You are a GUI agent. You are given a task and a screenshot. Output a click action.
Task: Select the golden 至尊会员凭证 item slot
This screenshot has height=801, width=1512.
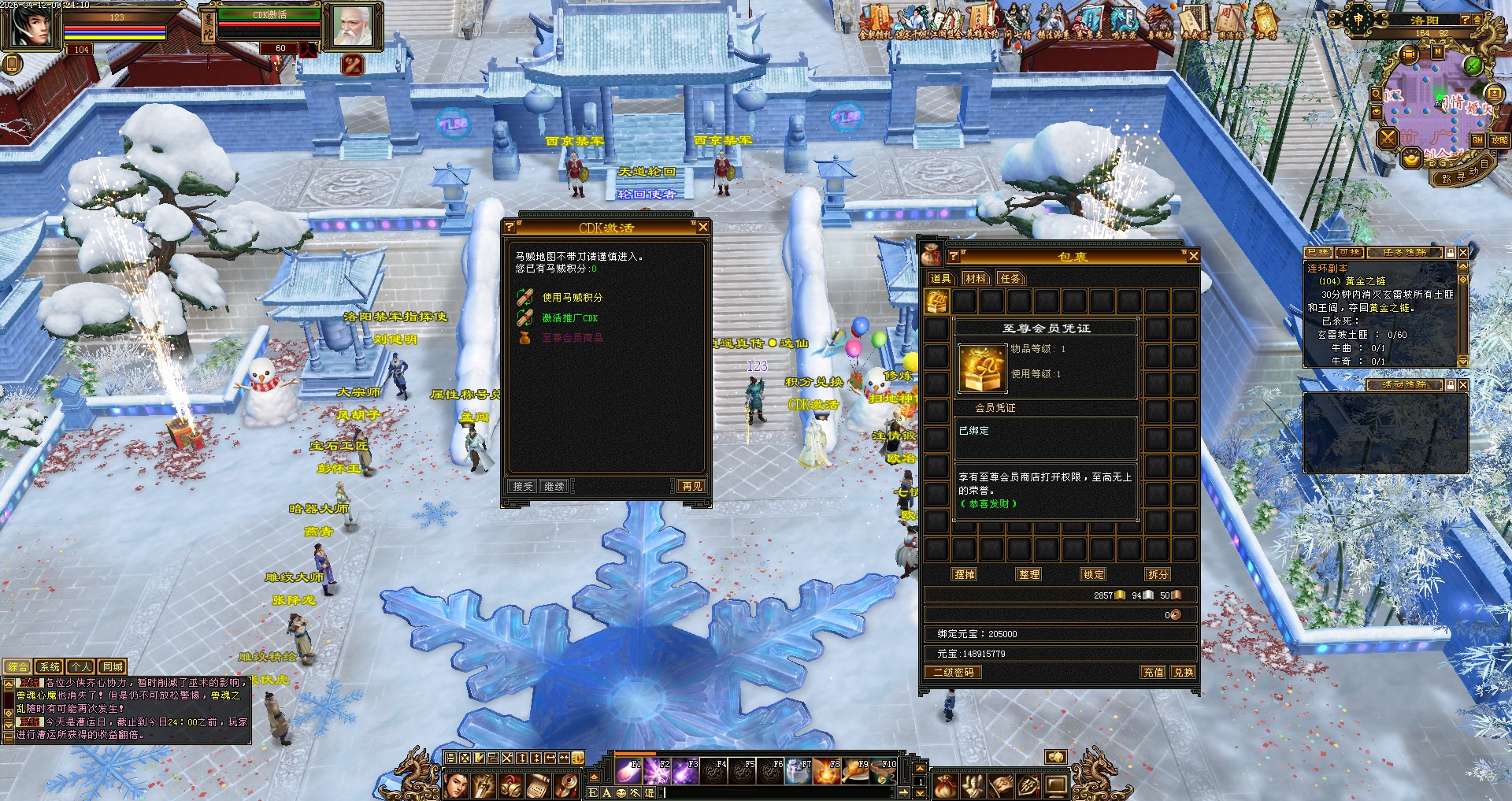[x=936, y=301]
